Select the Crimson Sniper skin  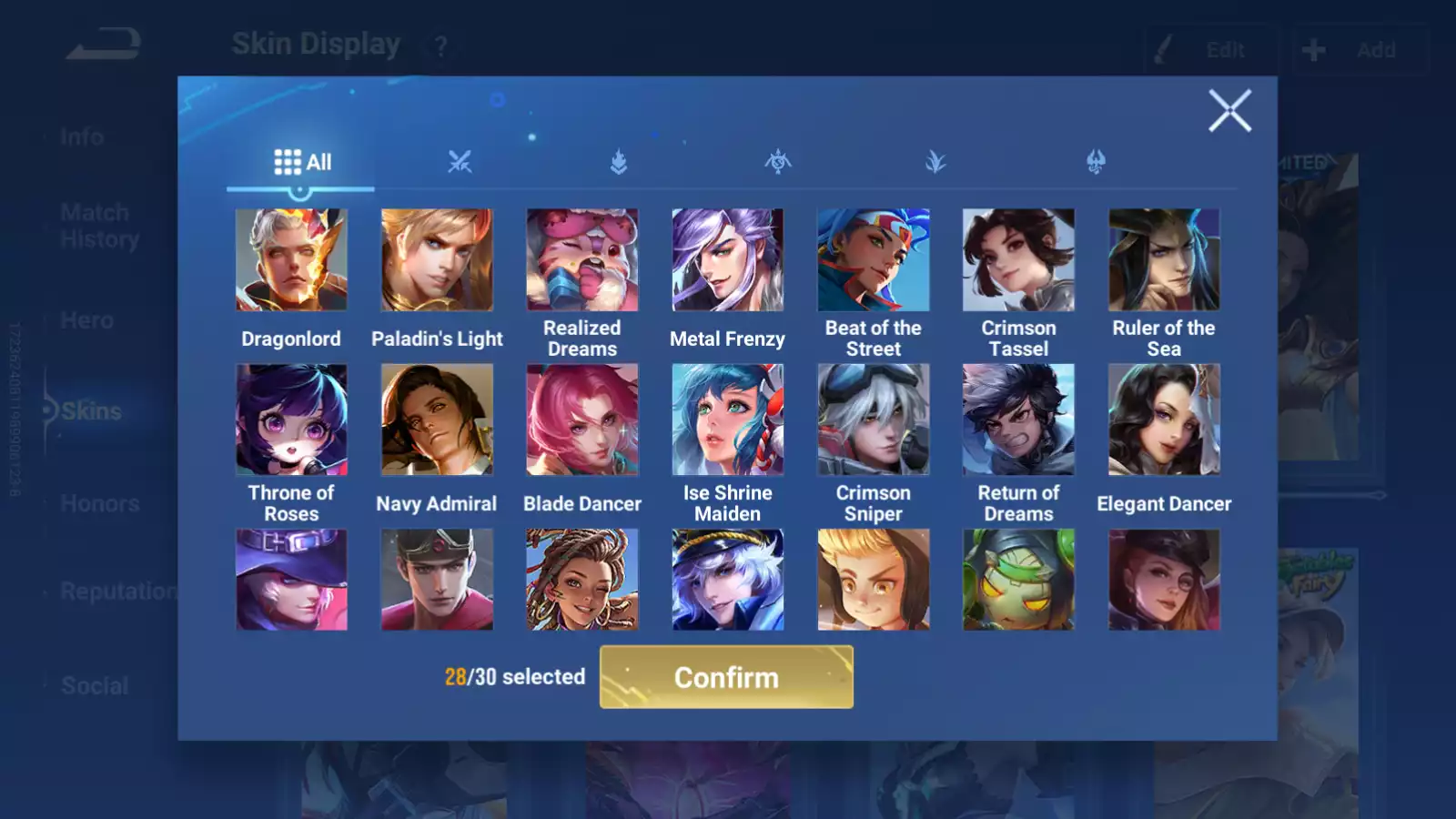click(874, 420)
